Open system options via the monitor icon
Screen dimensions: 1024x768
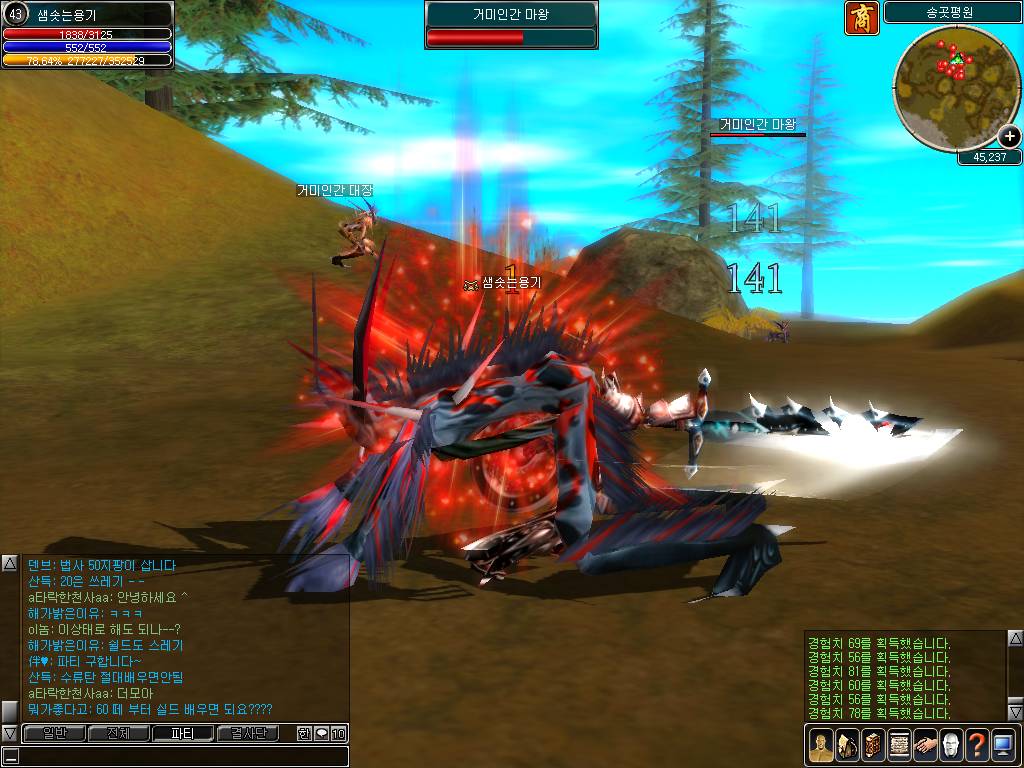click(x=1002, y=745)
